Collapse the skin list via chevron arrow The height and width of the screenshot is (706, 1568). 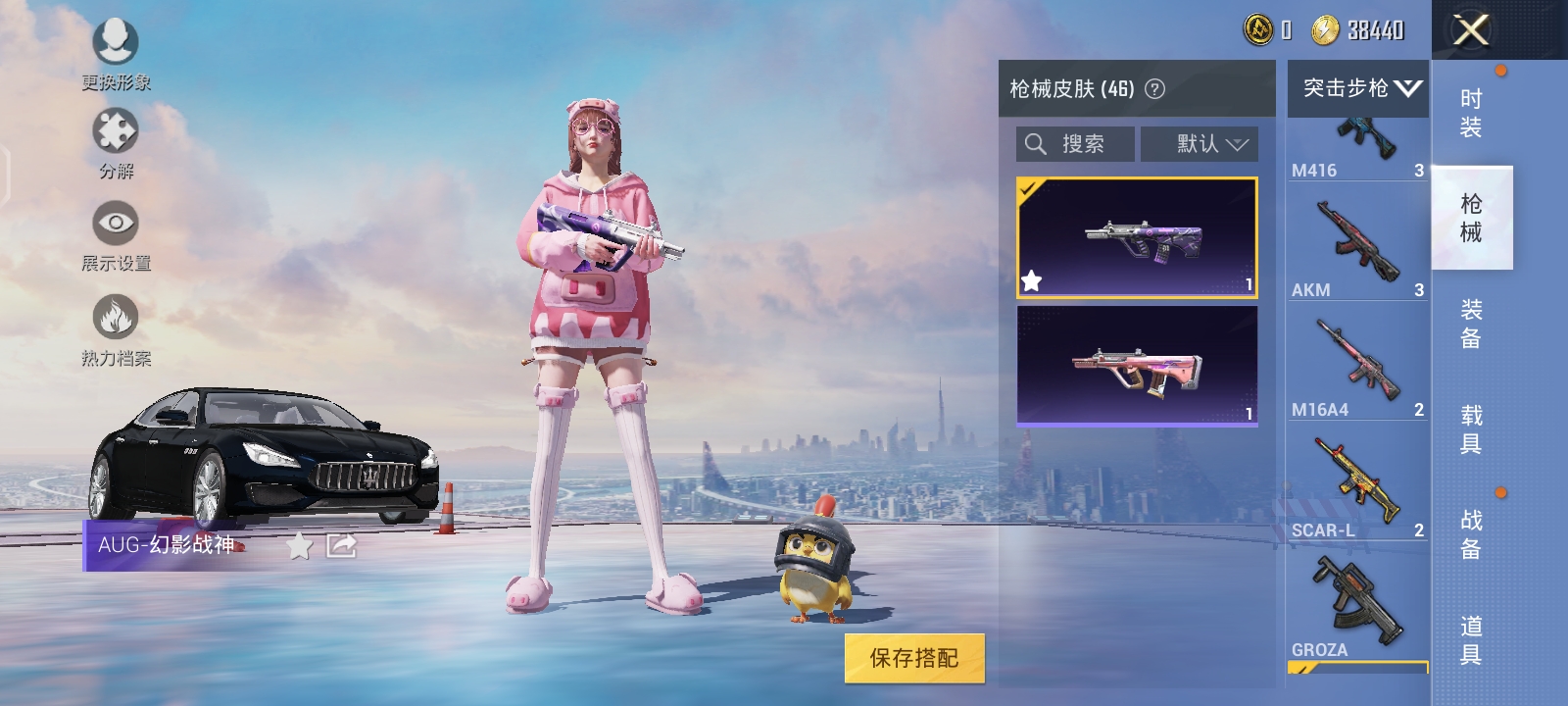1409,88
